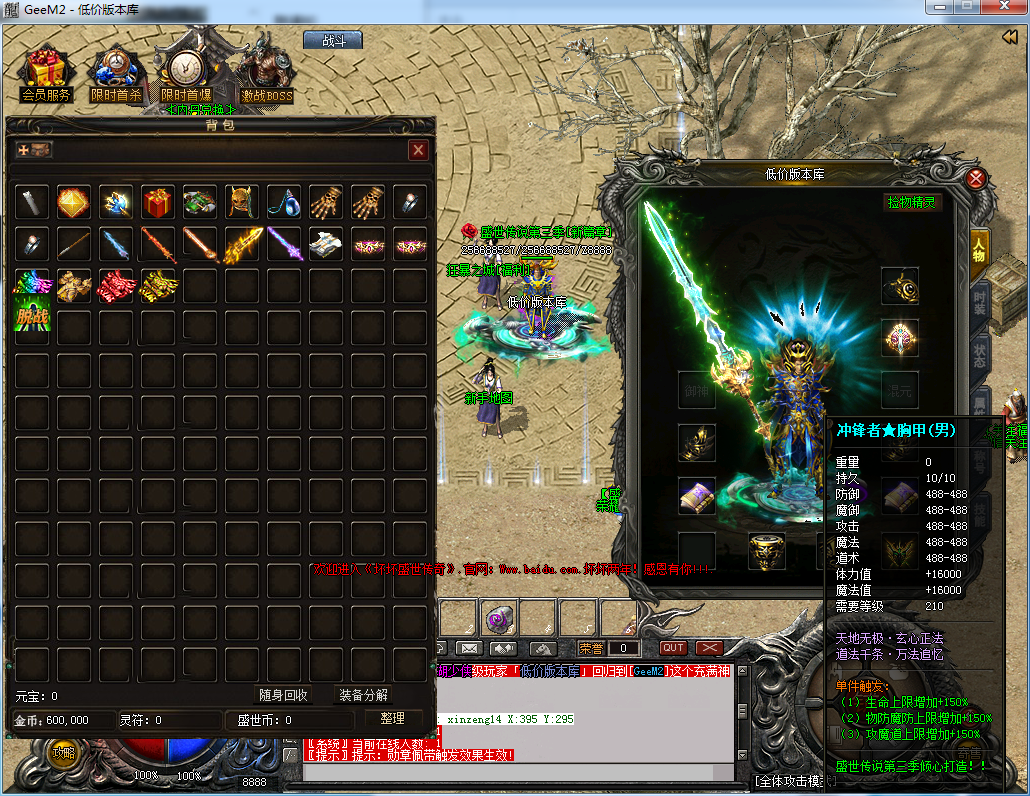Select the golden flaming sword item
This screenshot has width=1030, height=796.
coord(242,244)
